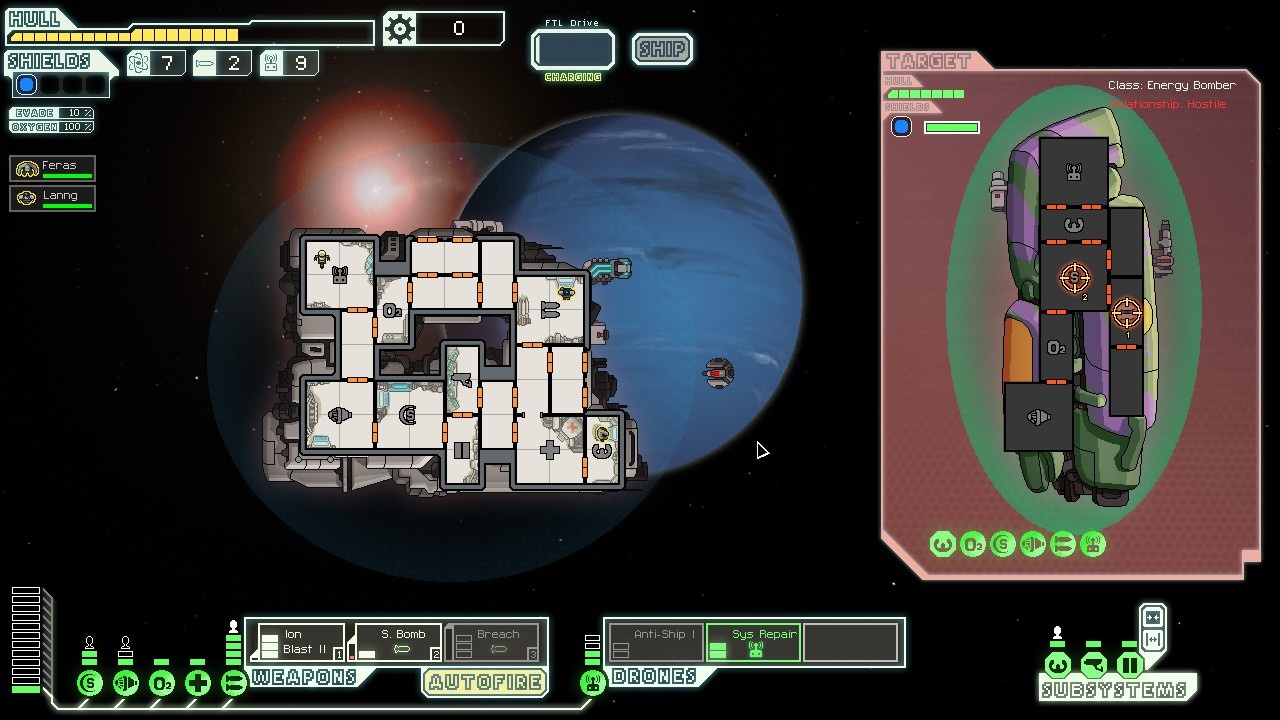Click the shields system power icon
The width and height of the screenshot is (1280, 720).
pos(90,684)
